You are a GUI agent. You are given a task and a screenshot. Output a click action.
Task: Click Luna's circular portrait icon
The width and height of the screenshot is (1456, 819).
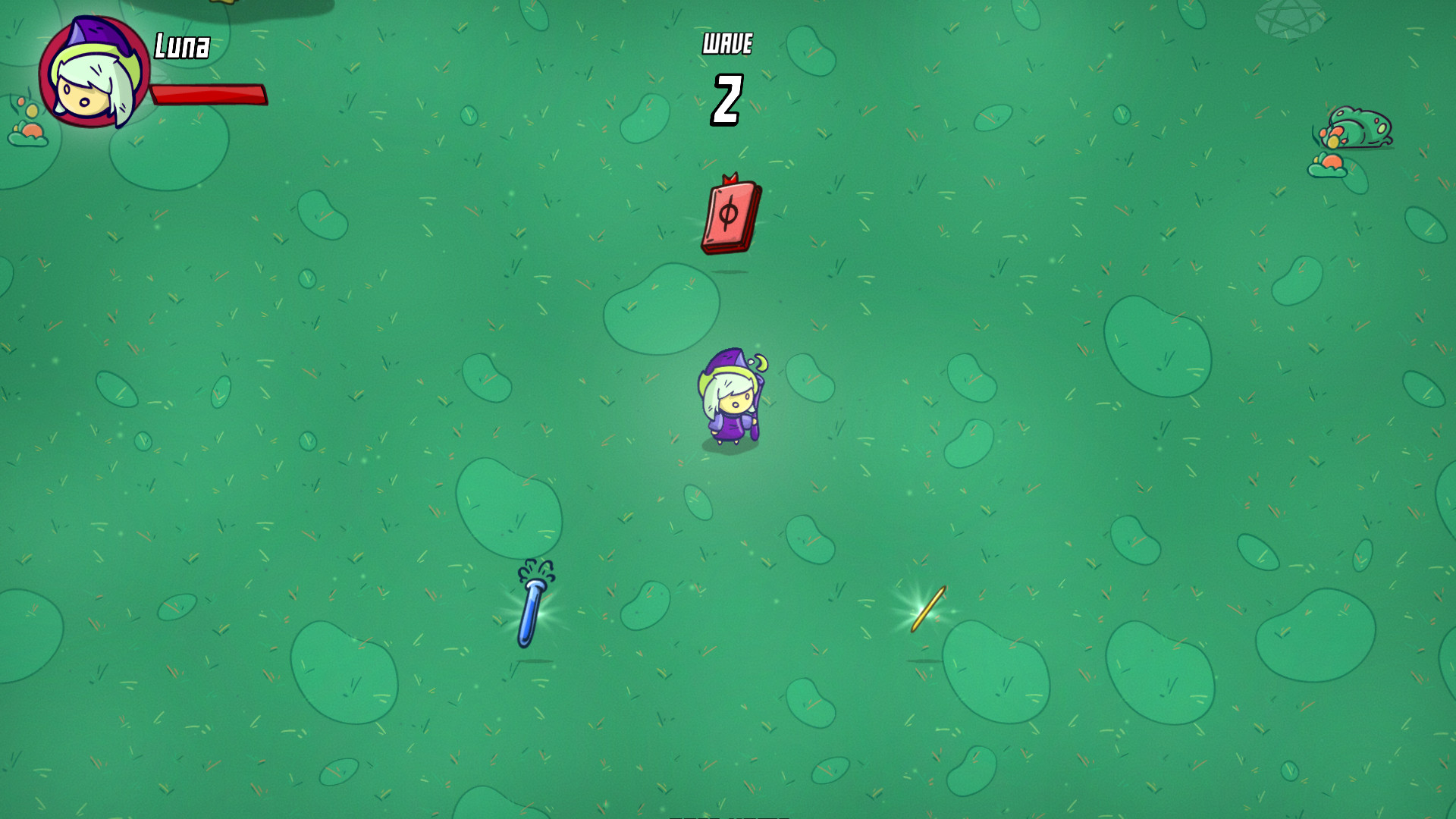[x=91, y=72]
